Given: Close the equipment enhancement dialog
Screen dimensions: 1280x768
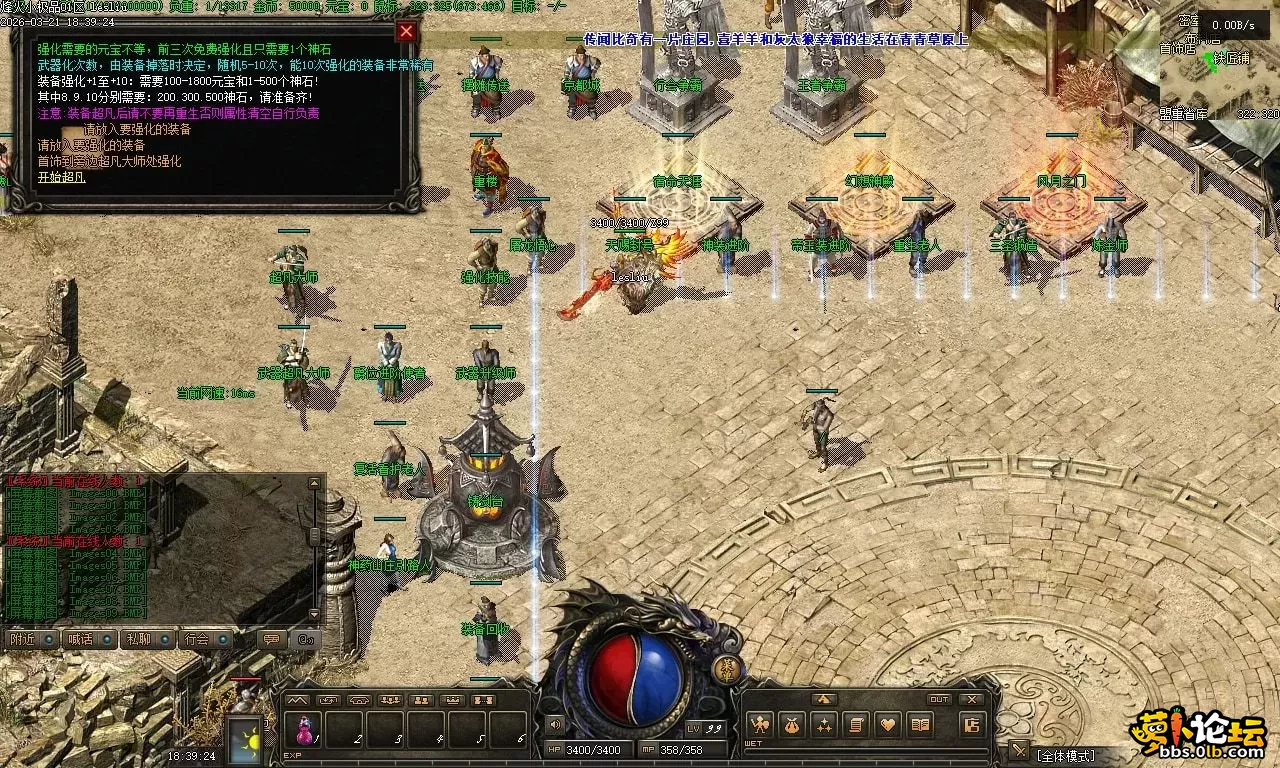Looking at the screenshot, I should tap(406, 31).
